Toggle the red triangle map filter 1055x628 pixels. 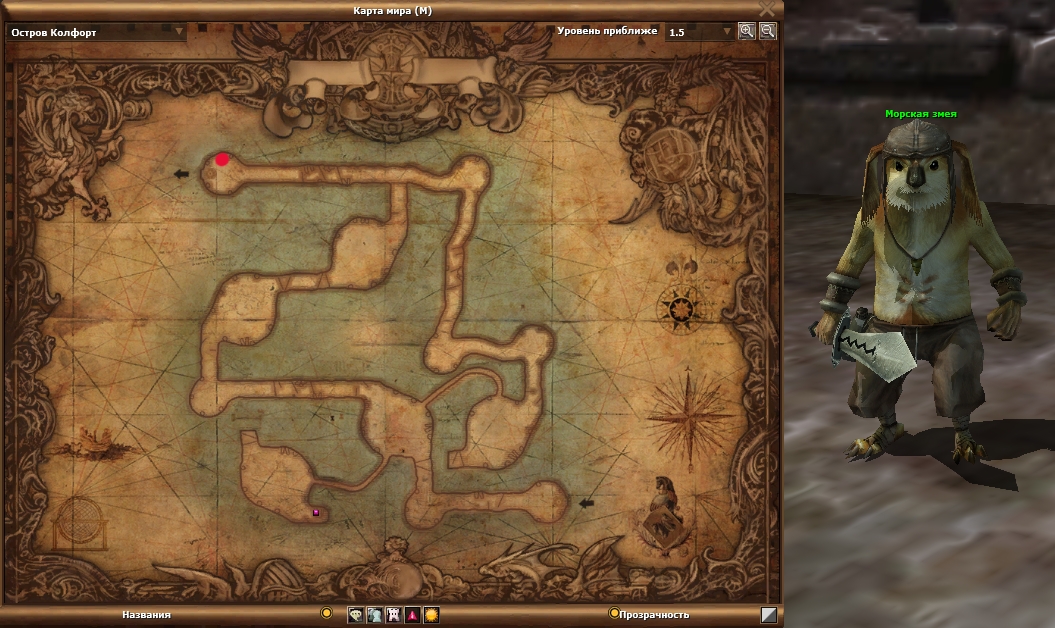click(412, 615)
